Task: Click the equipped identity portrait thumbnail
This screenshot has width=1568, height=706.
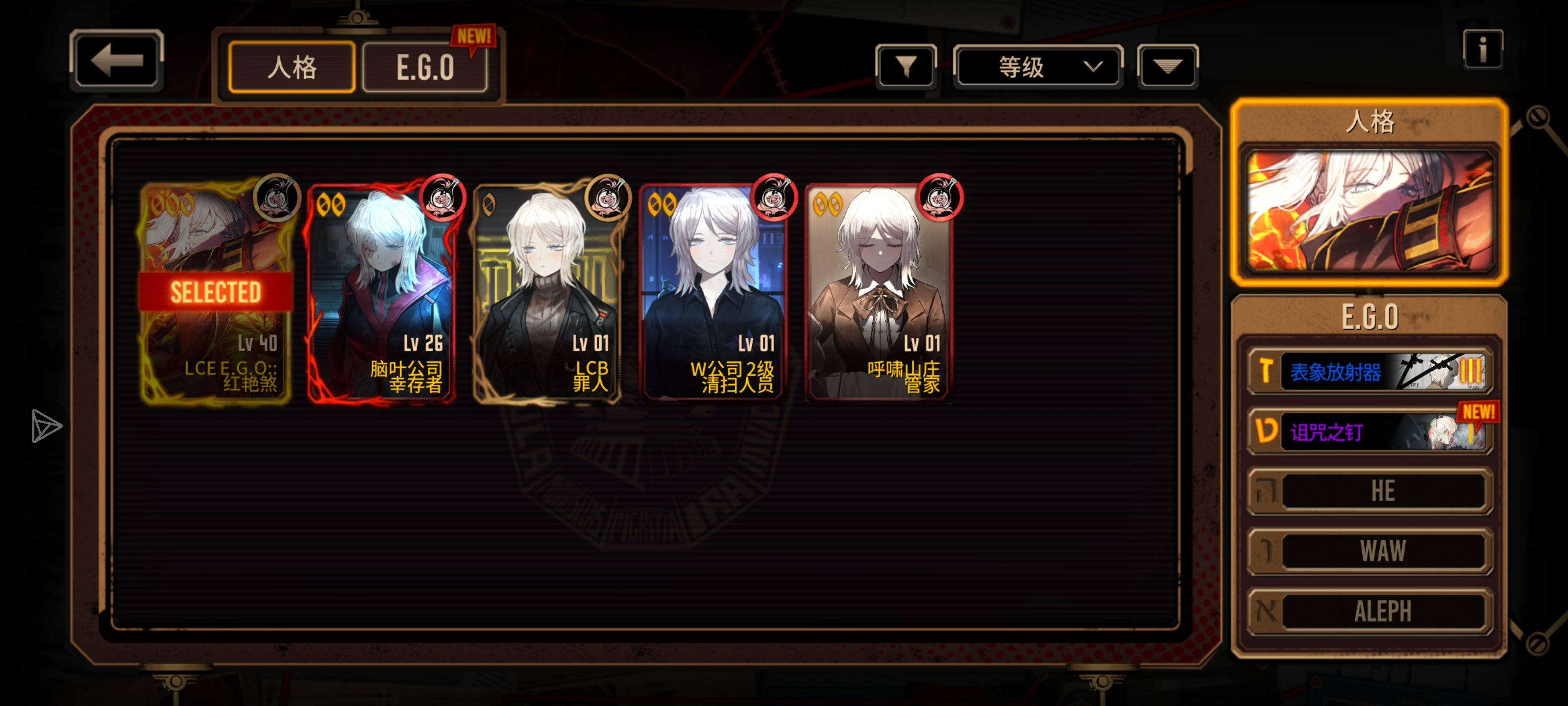Action: 1370,210
